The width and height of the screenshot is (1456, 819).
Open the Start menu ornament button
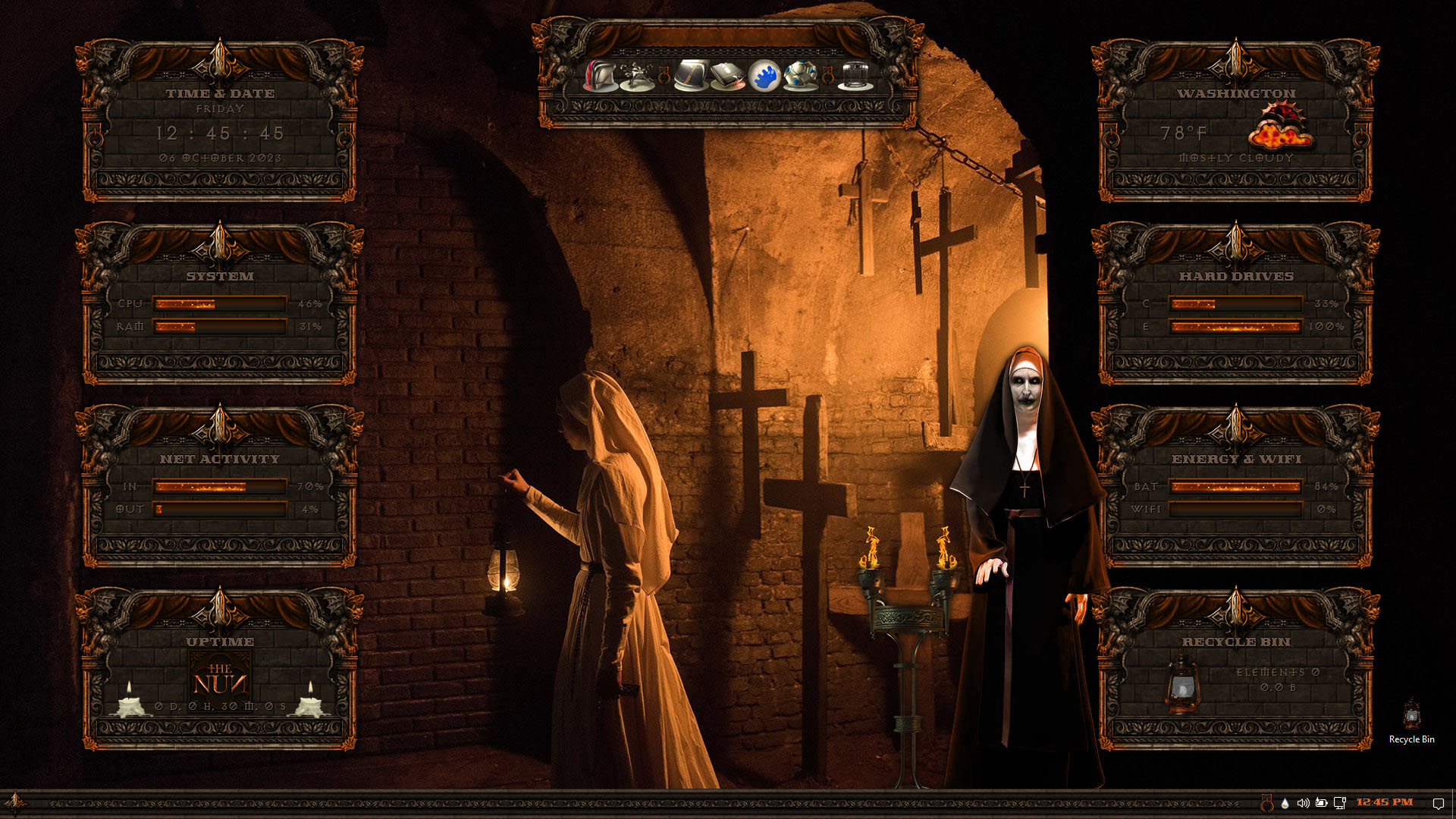(14, 802)
